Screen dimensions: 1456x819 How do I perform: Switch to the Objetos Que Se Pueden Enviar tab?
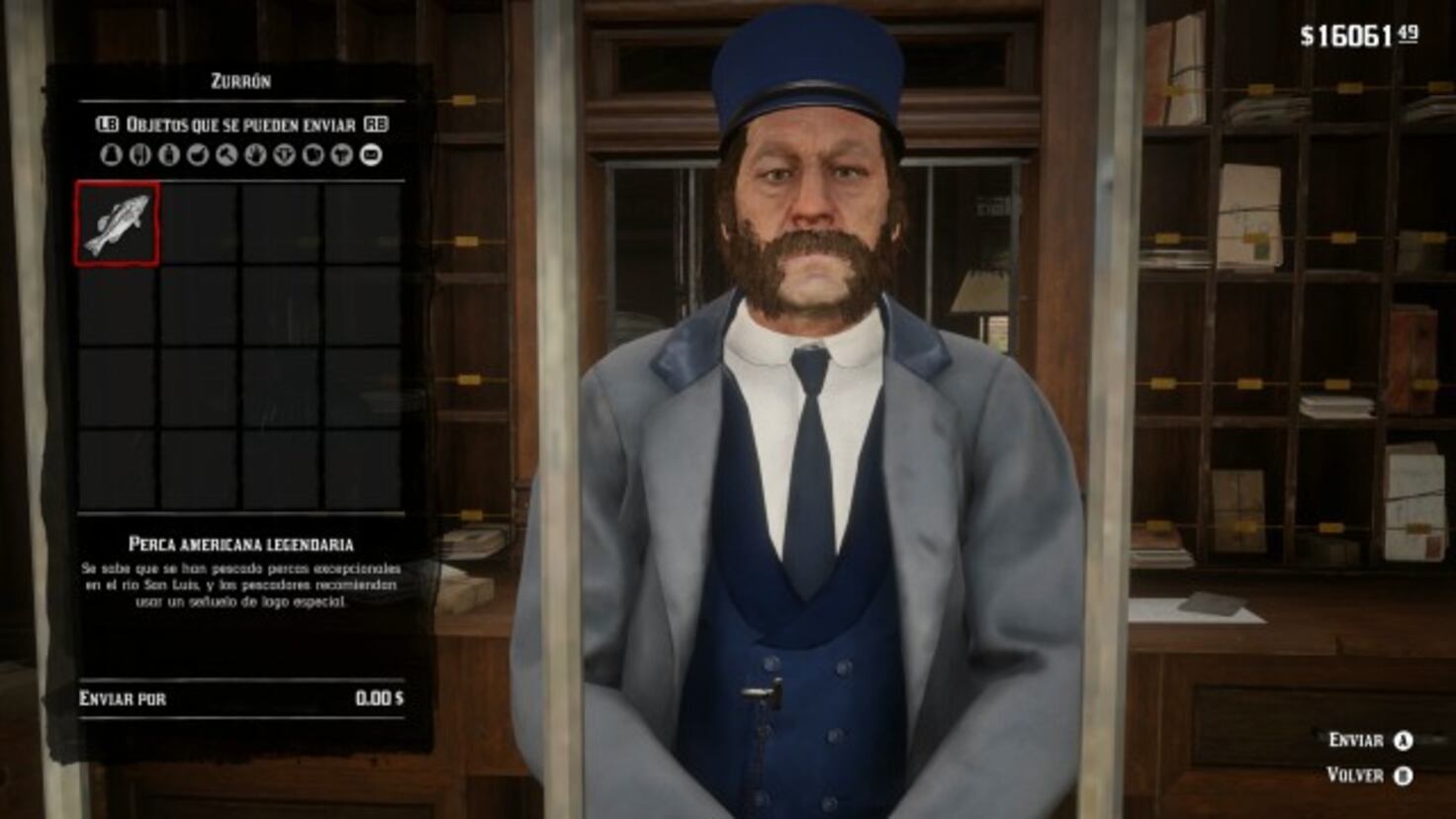pos(240,125)
